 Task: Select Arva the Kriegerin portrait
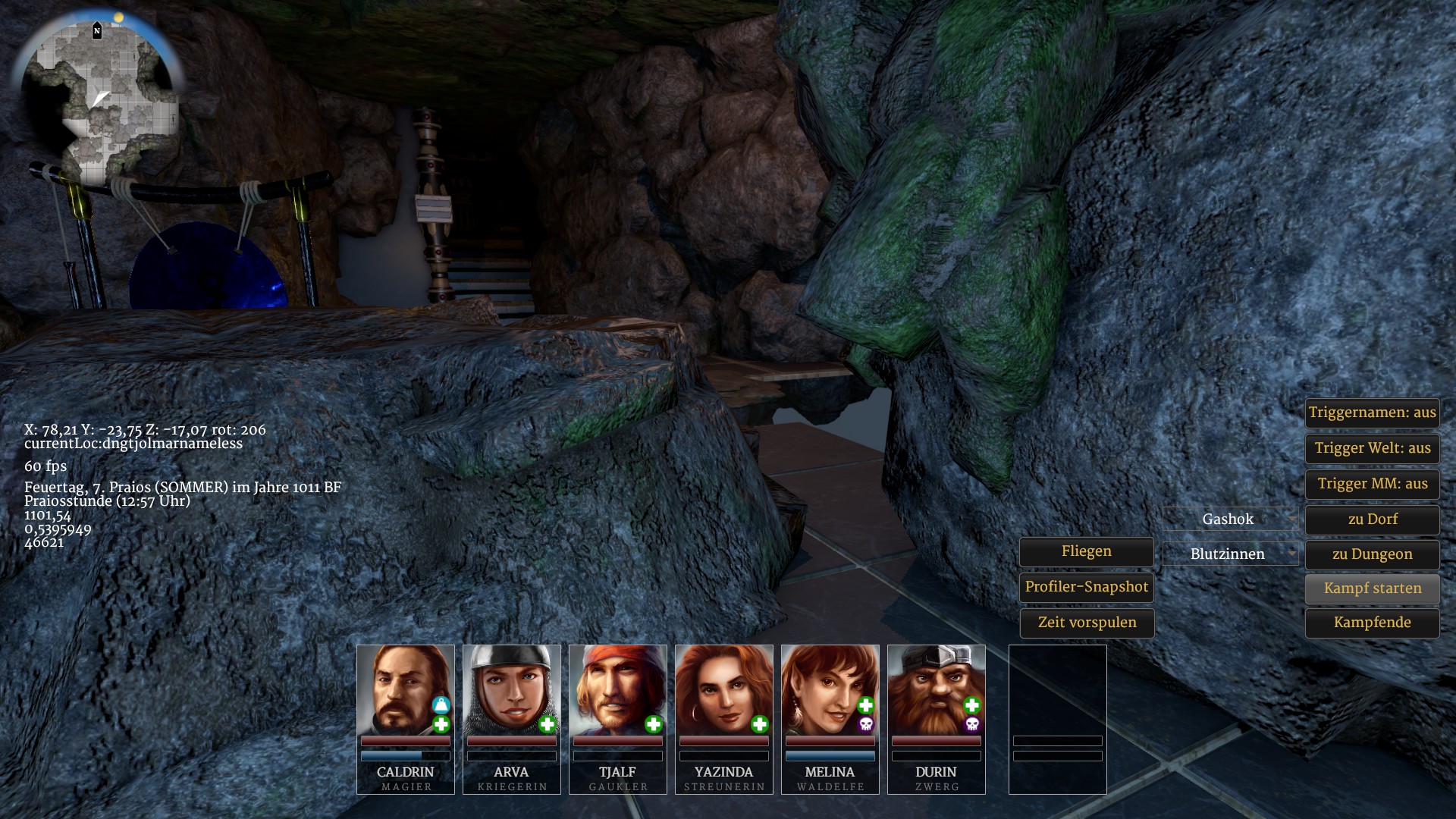tap(511, 689)
